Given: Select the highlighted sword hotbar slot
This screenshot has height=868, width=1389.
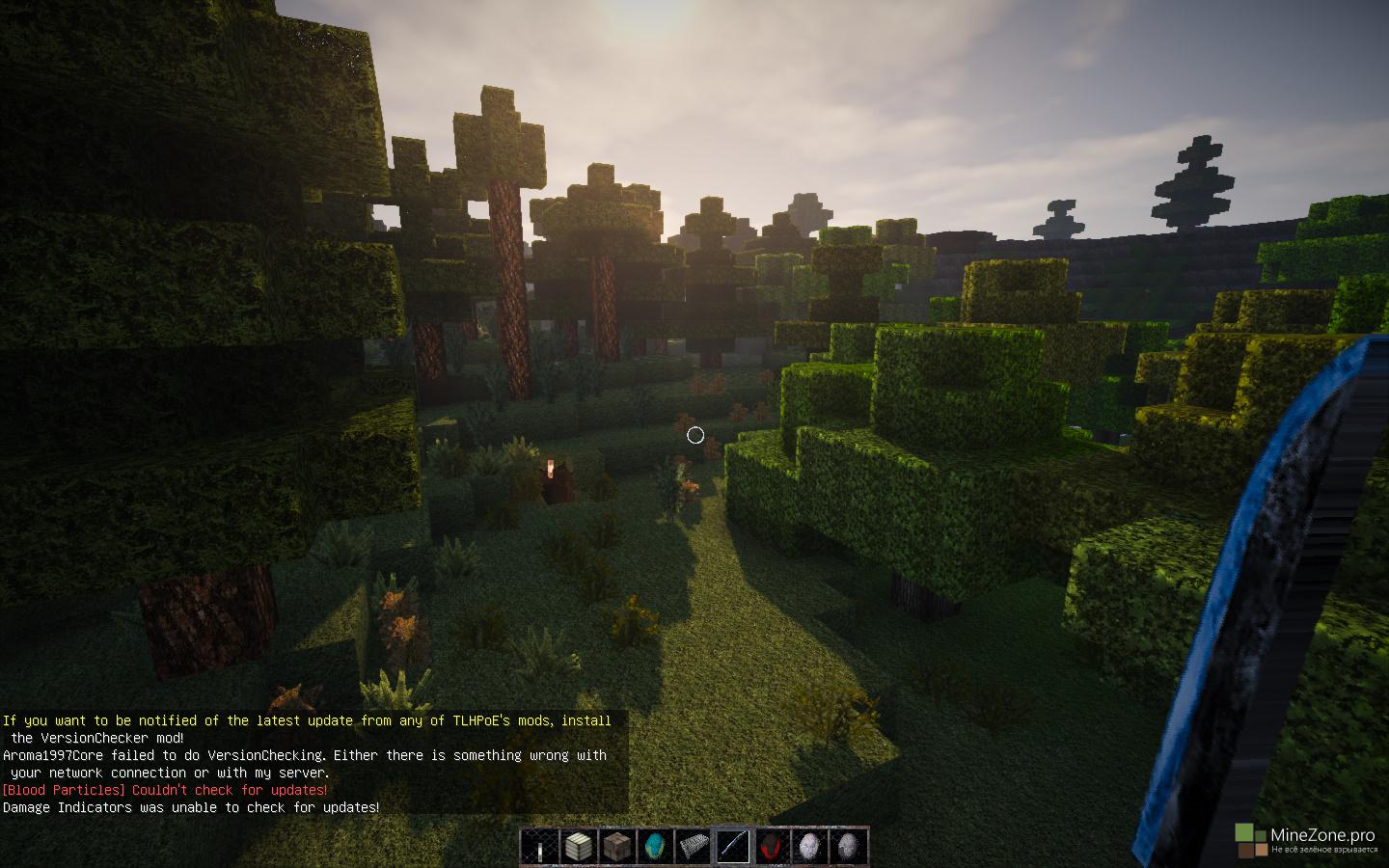Looking at the screenshot, I should pos(732,847).
